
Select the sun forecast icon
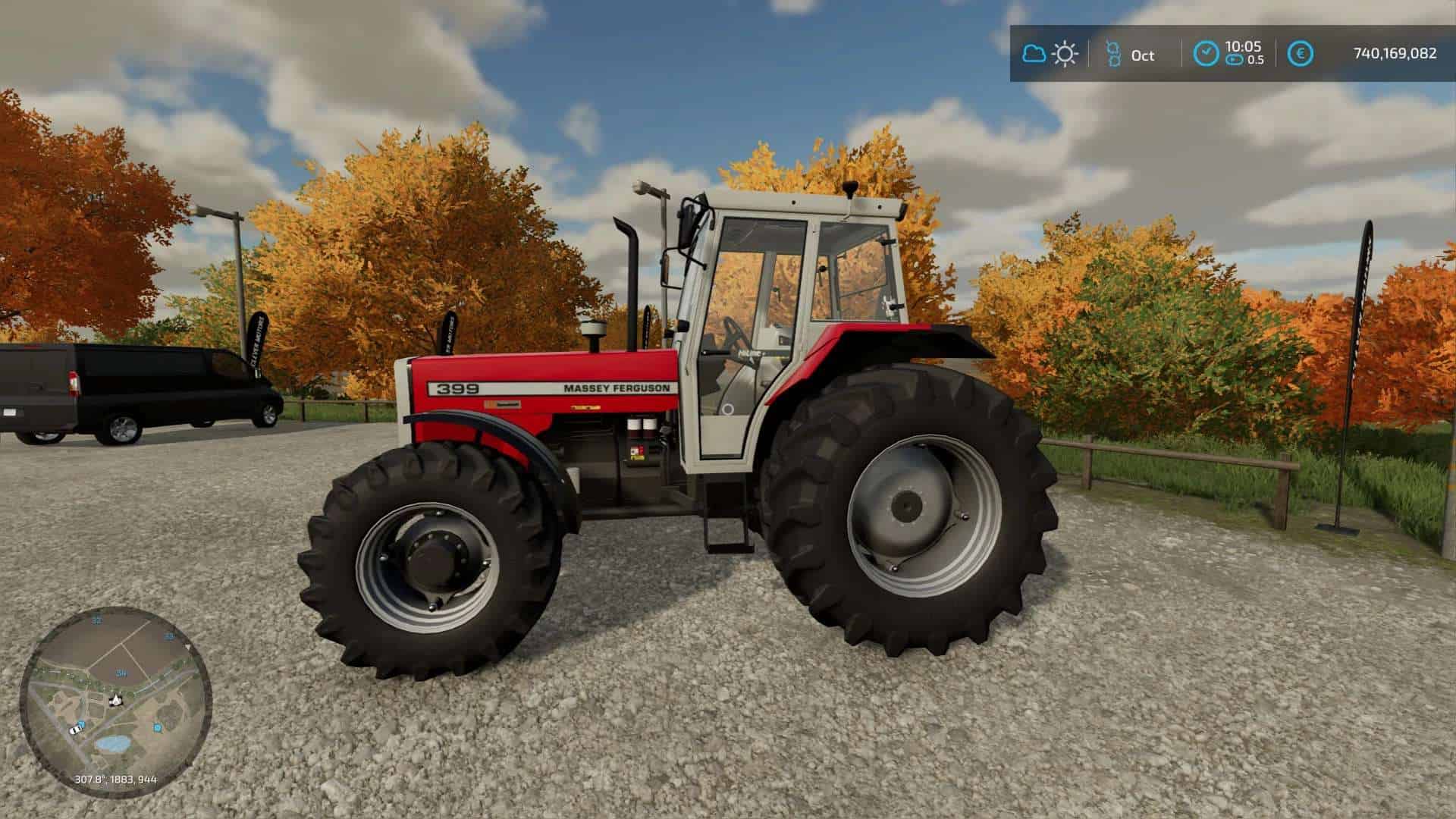pyautogui.click(x=1065, y=53)
